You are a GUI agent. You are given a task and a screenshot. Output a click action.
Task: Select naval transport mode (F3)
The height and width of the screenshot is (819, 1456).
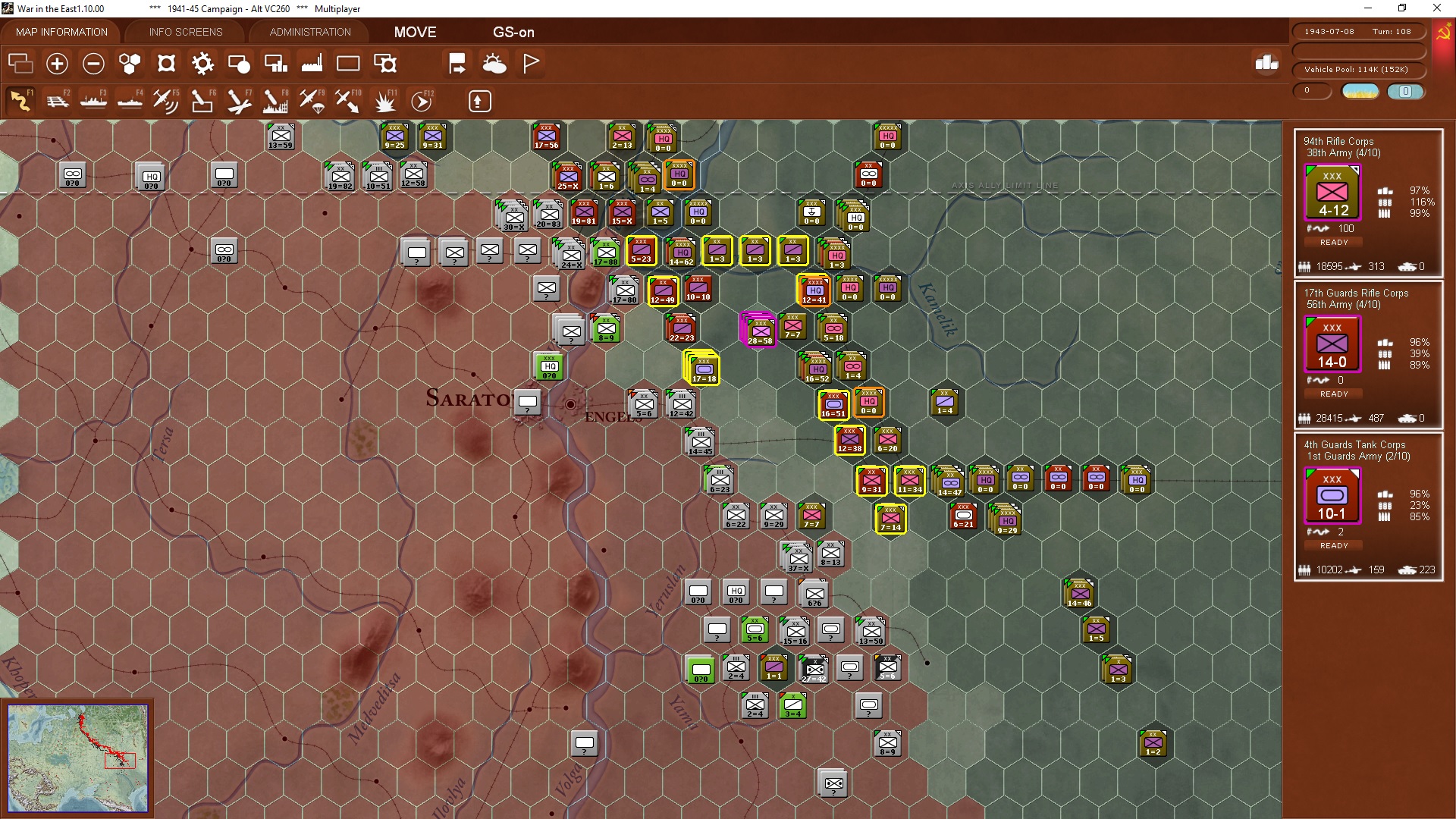point(93,101)
